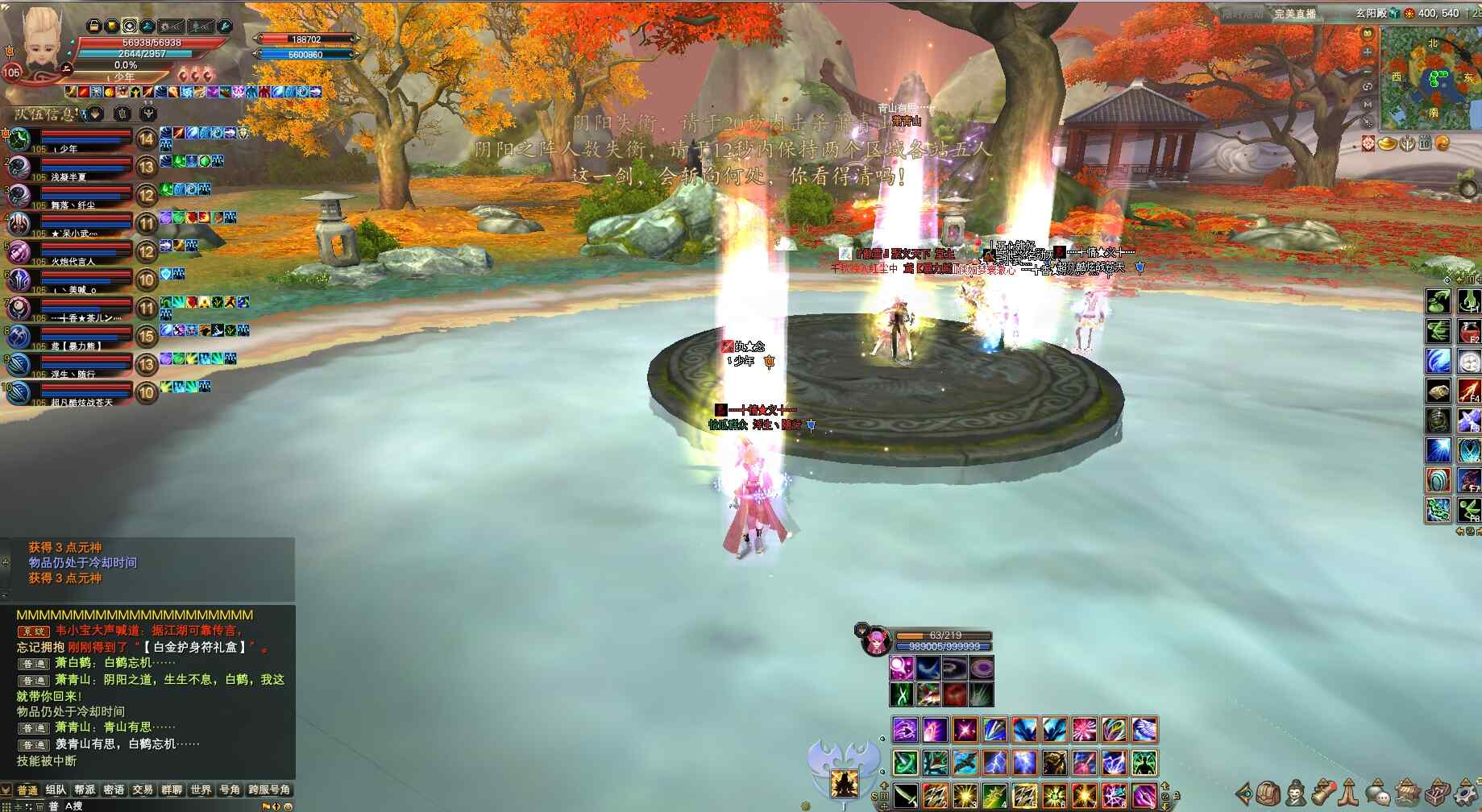
Task: Click the pink-haired pet portrait
Action: tap(876, 642)
